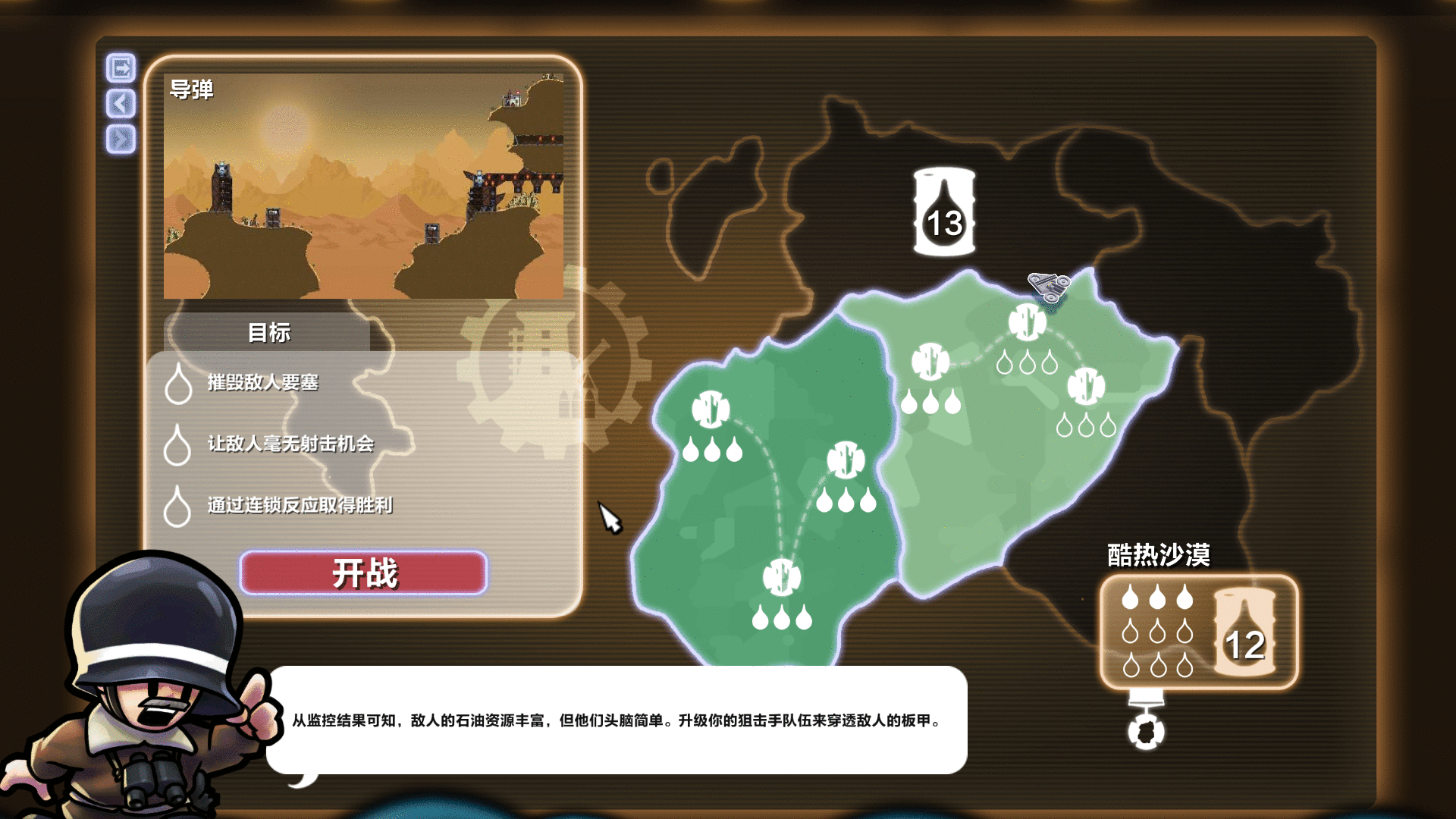Click the back chevron navigation arrow

click(x=121, y=104)
